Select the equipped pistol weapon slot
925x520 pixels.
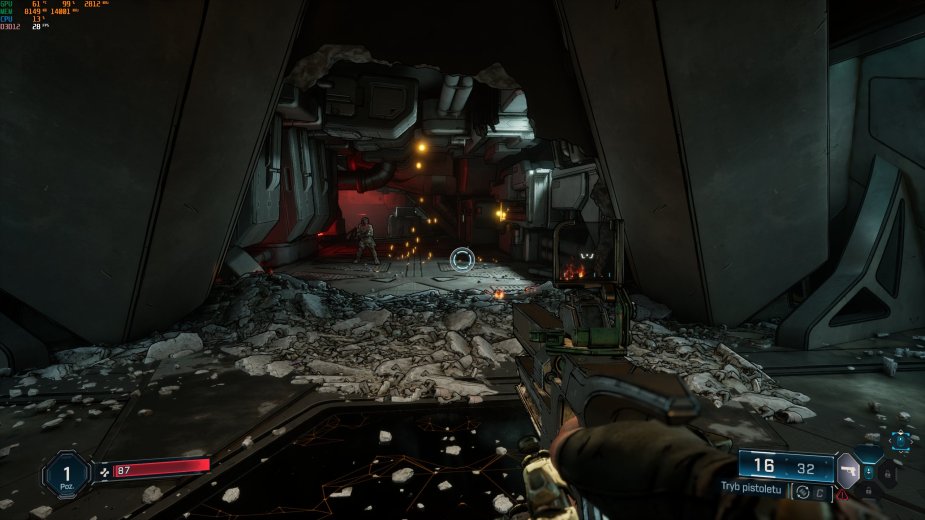(x=848, y=469)
